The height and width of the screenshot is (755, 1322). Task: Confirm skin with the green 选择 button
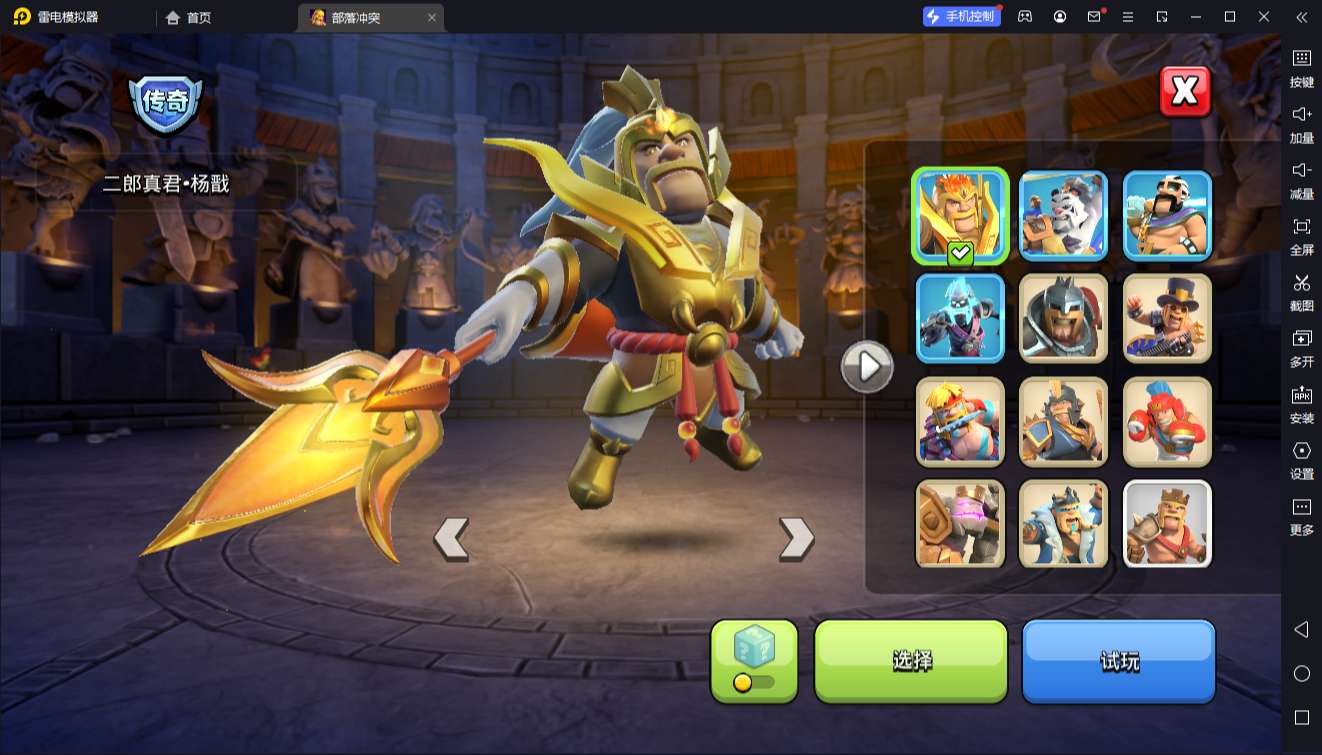coord(911,660)
